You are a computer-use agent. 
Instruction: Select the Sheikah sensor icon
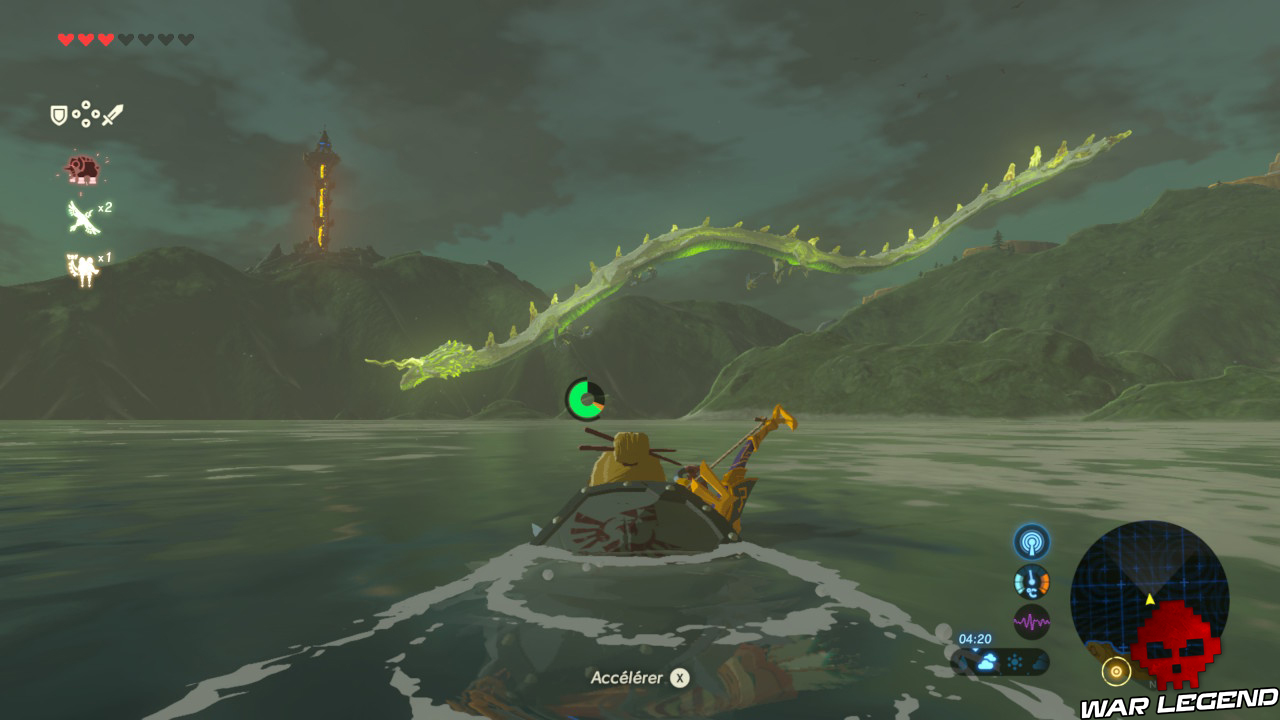(1032, 542)
